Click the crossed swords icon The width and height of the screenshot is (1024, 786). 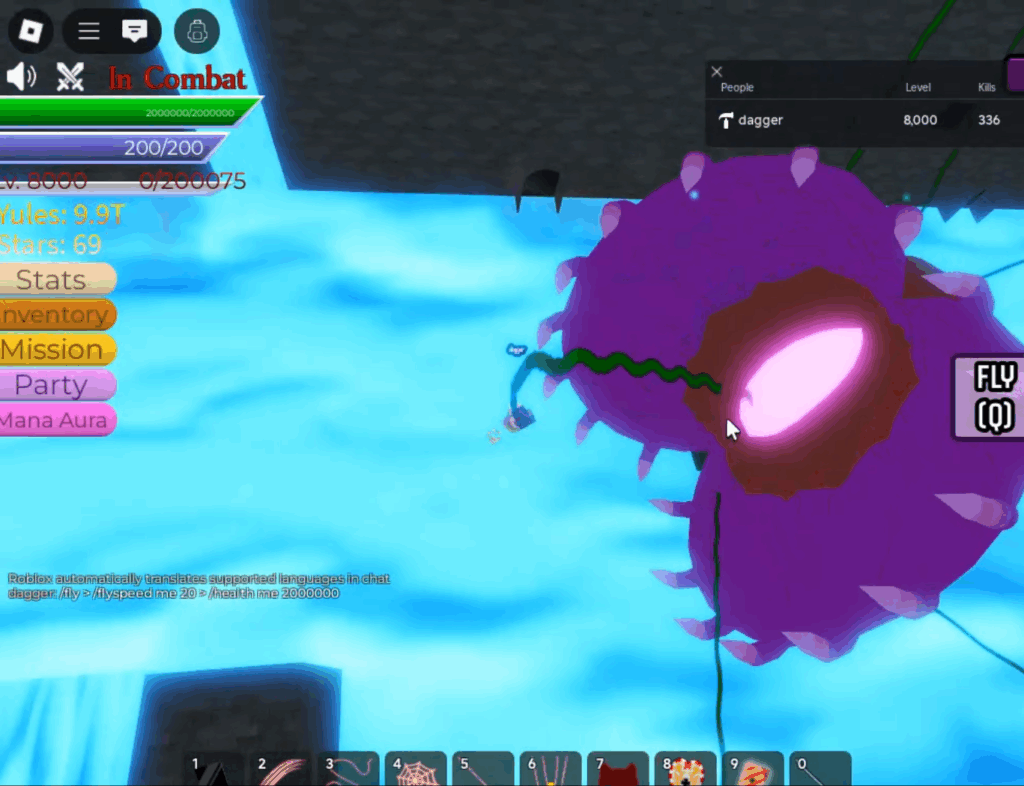(x=70, y=77)
